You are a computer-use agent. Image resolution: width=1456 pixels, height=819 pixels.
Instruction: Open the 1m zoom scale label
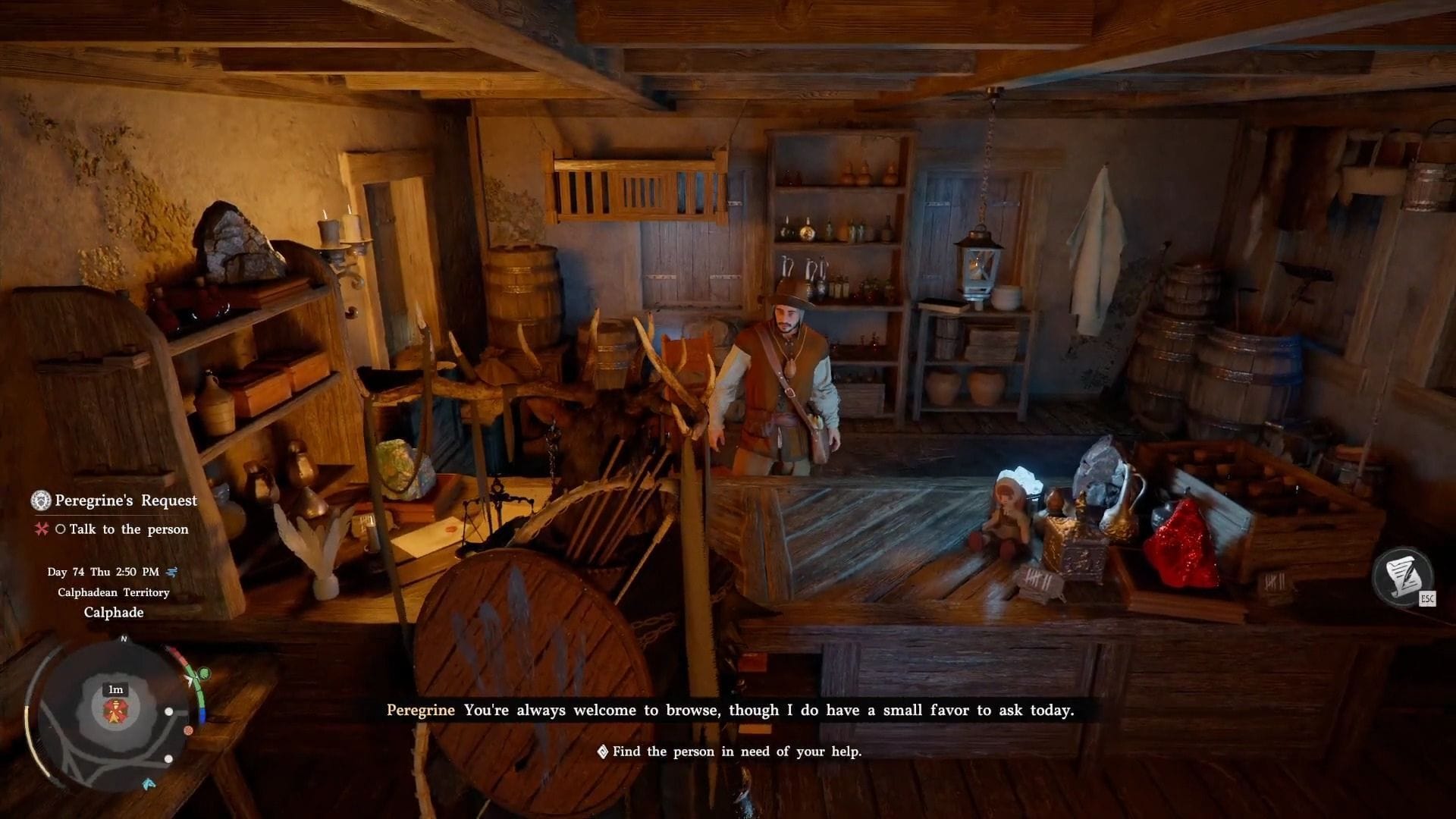(115, 689)
